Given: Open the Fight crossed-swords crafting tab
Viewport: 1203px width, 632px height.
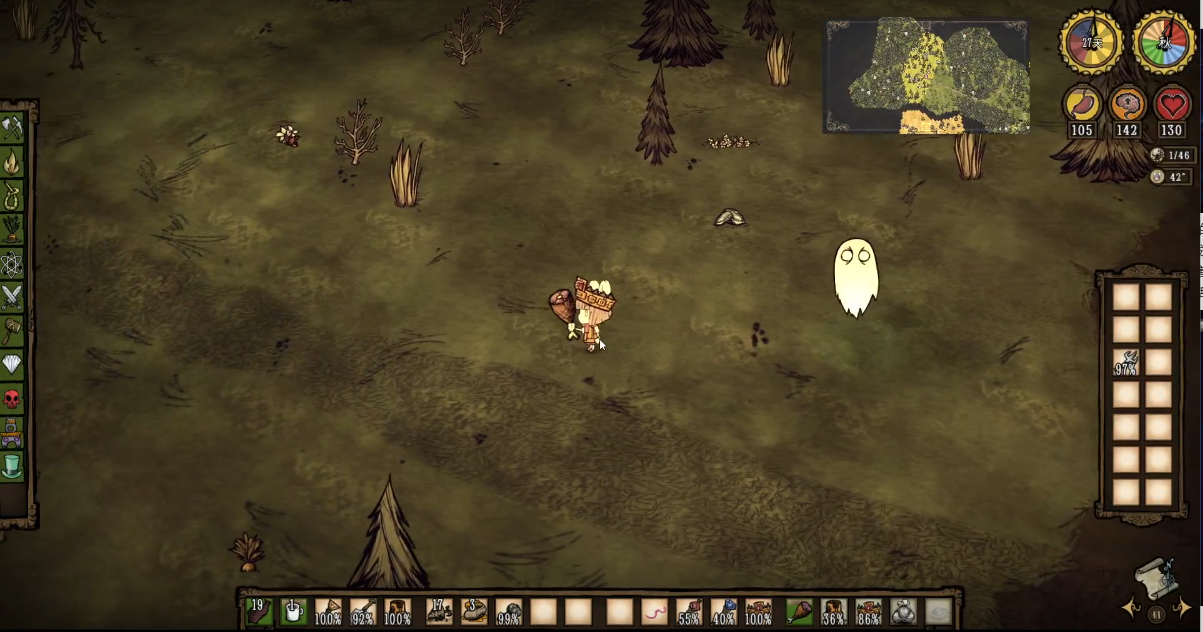Looking at the screenshot, I should pos(12,297).
